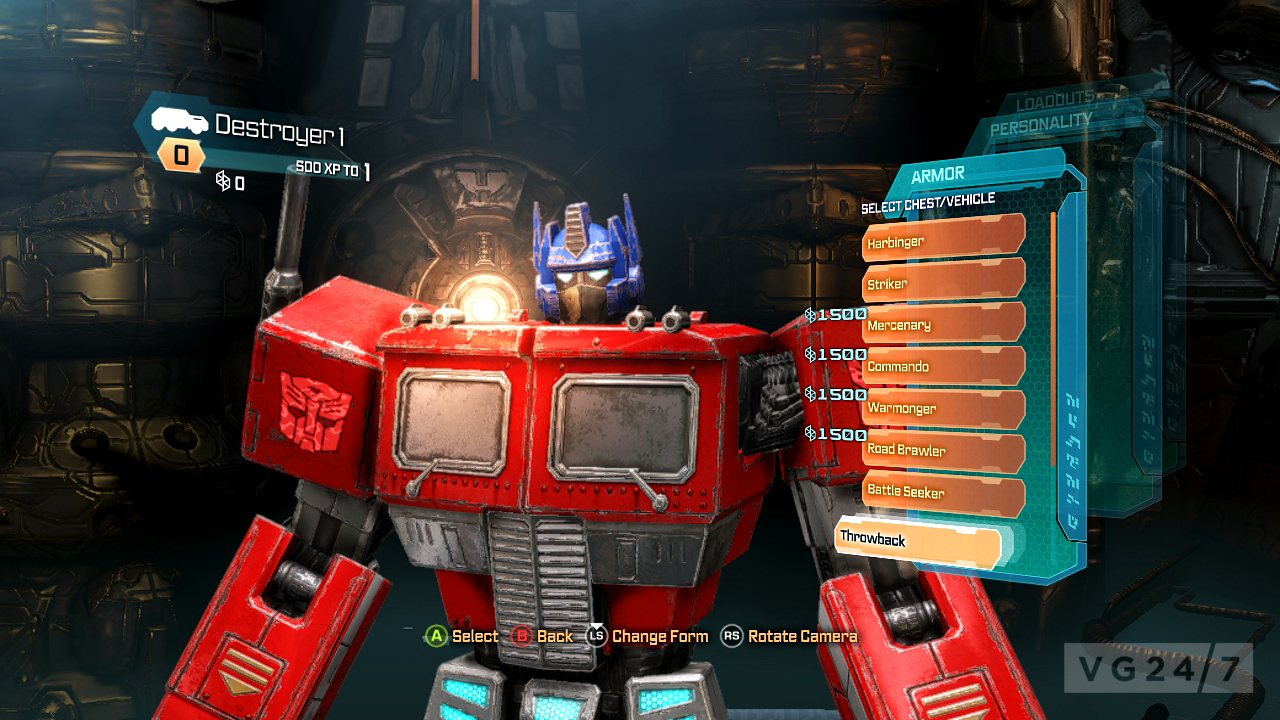
Task: Select the Harbinger chest option
Action: point(940,240)
